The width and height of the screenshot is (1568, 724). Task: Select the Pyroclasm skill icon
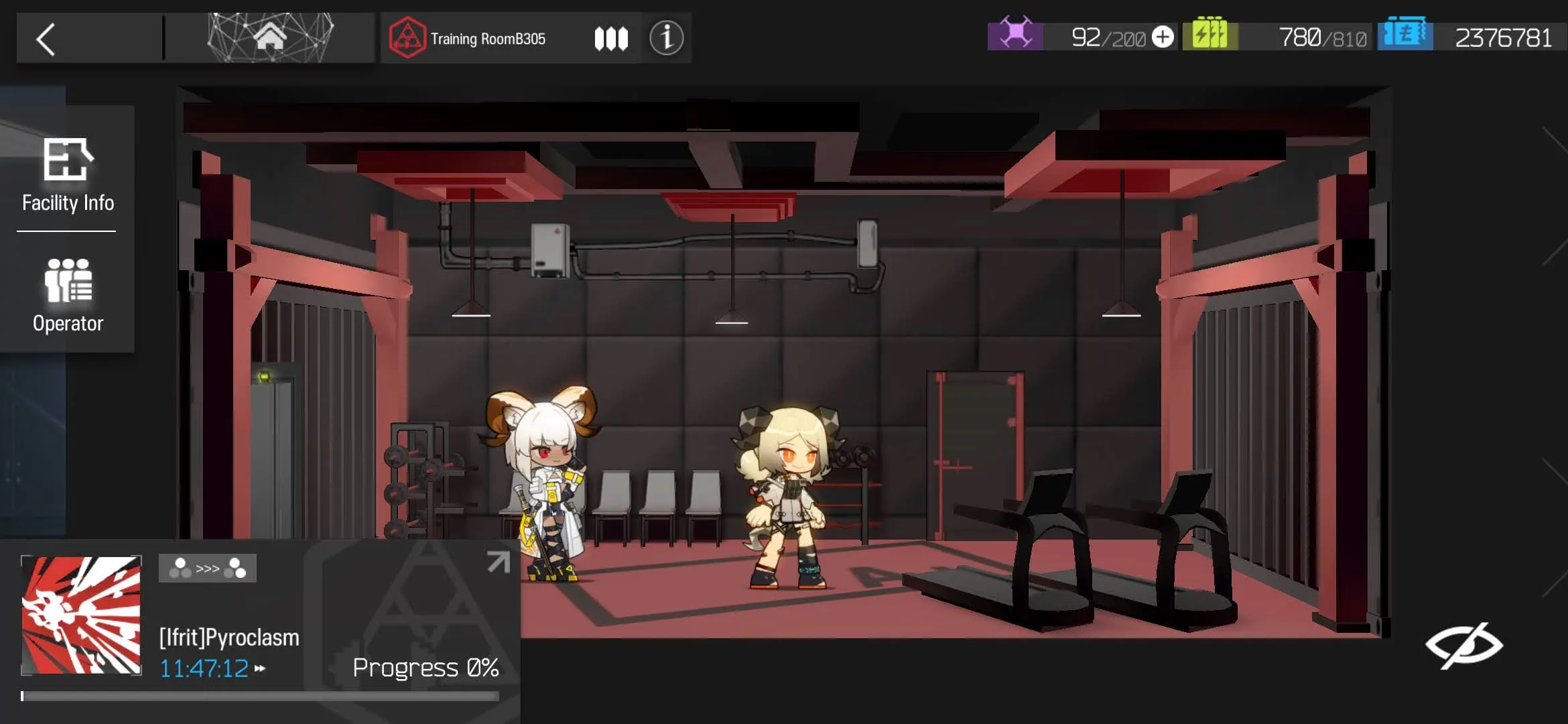pyautogui.click(x=82, y=615)
